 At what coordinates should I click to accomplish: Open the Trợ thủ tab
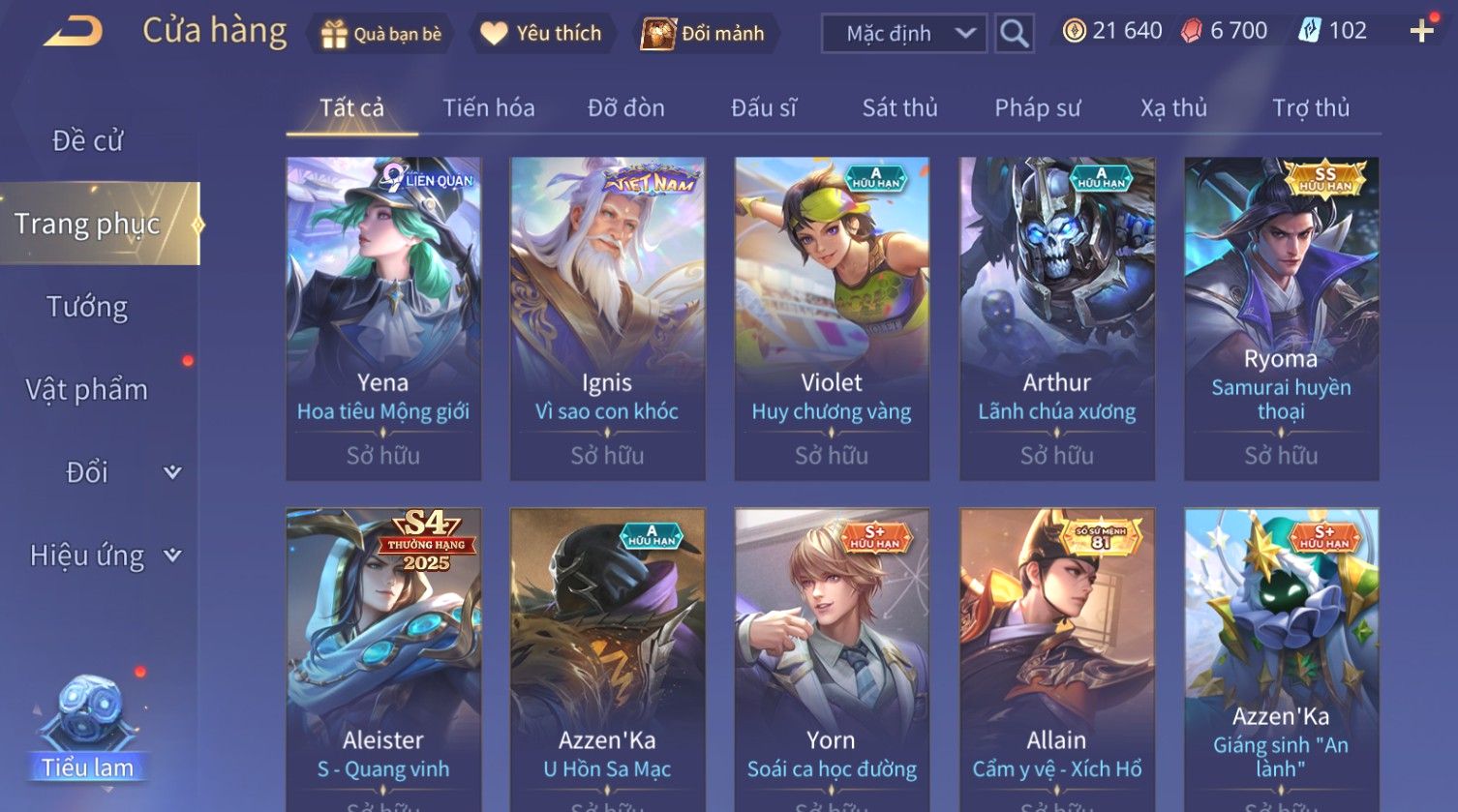click(1310, 107)
